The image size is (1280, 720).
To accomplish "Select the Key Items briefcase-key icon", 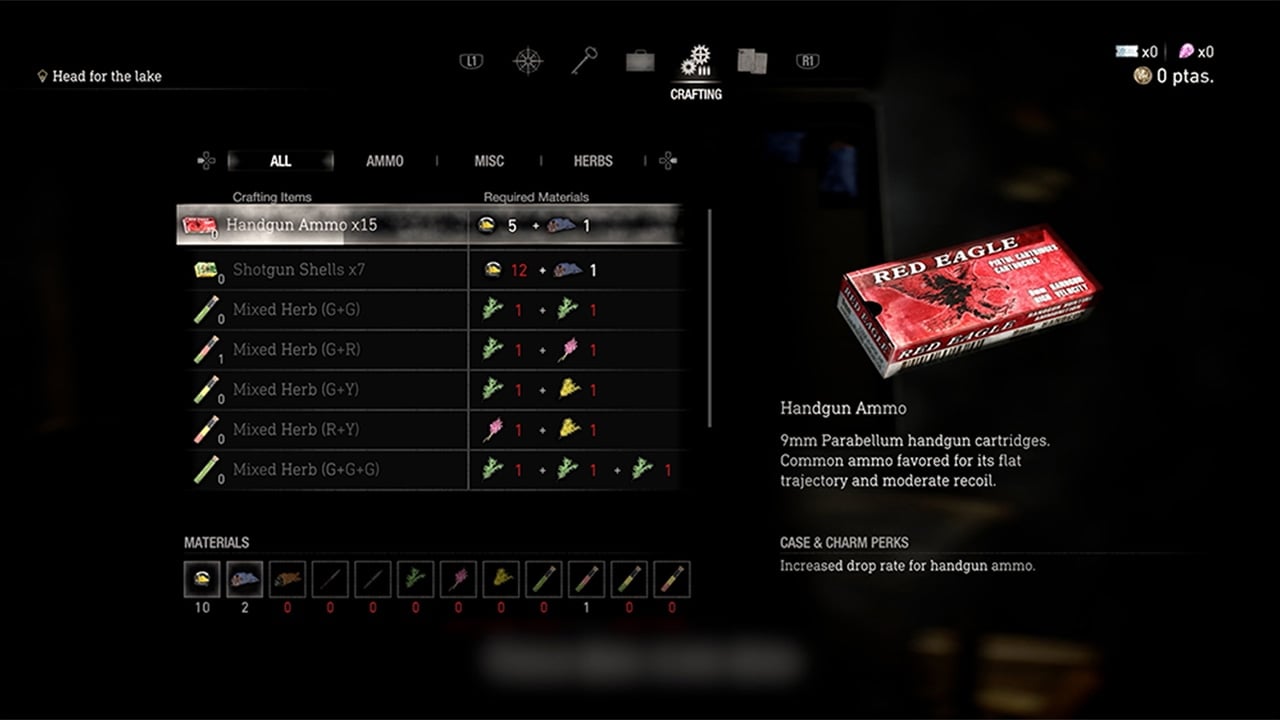I will [x=584, y=60].
